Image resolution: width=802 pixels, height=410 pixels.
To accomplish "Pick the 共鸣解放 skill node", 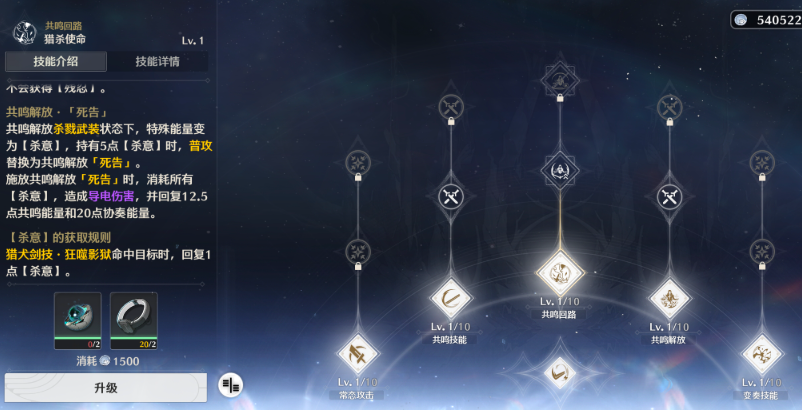I will (669, 297).
